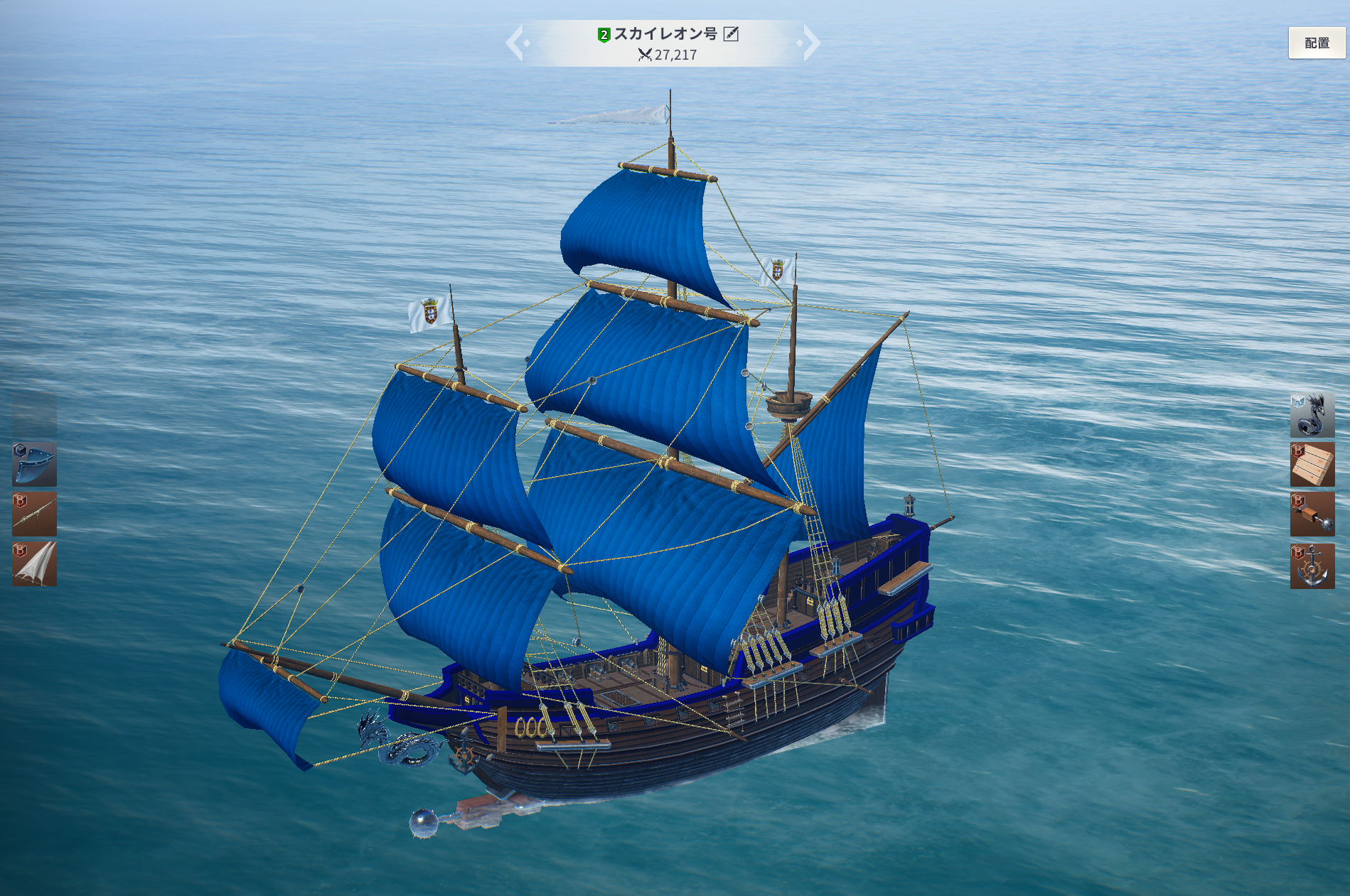Switch to the previous ship with left arrow
The width and height of the screenshot is (1350, 896).
(515, 43)
